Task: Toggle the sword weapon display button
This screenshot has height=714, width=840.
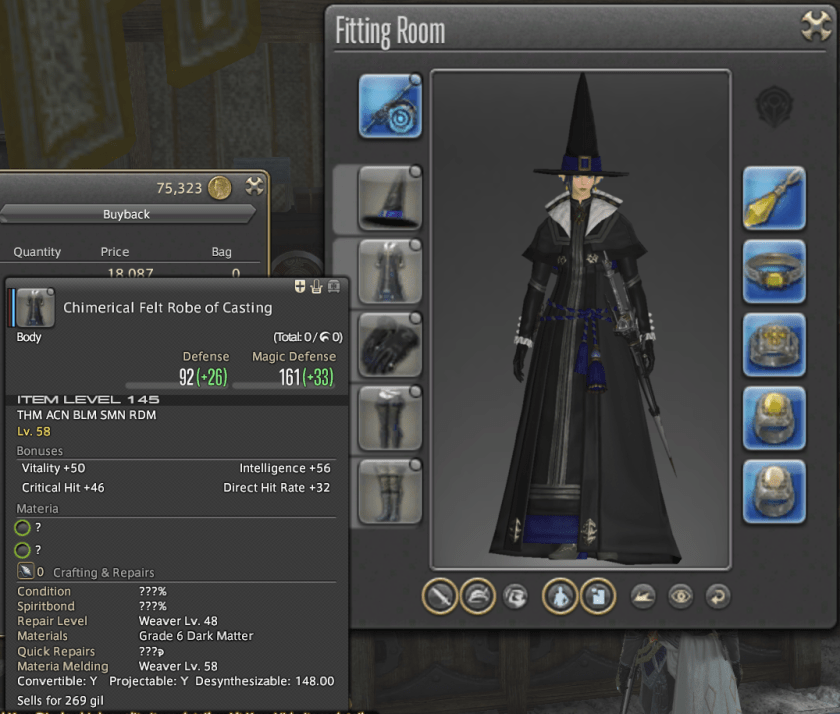Action: pyautogui.click(x=440, y=596)
